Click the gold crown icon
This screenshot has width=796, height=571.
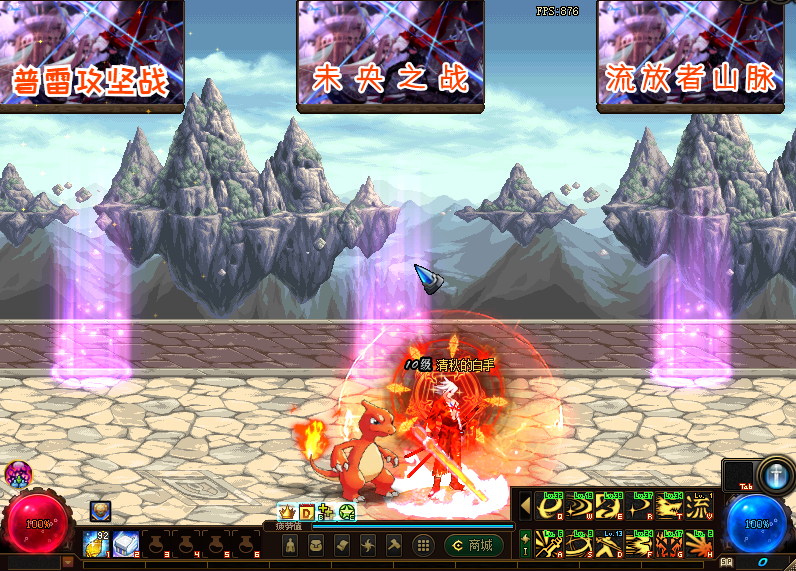(x=286, y=513)
